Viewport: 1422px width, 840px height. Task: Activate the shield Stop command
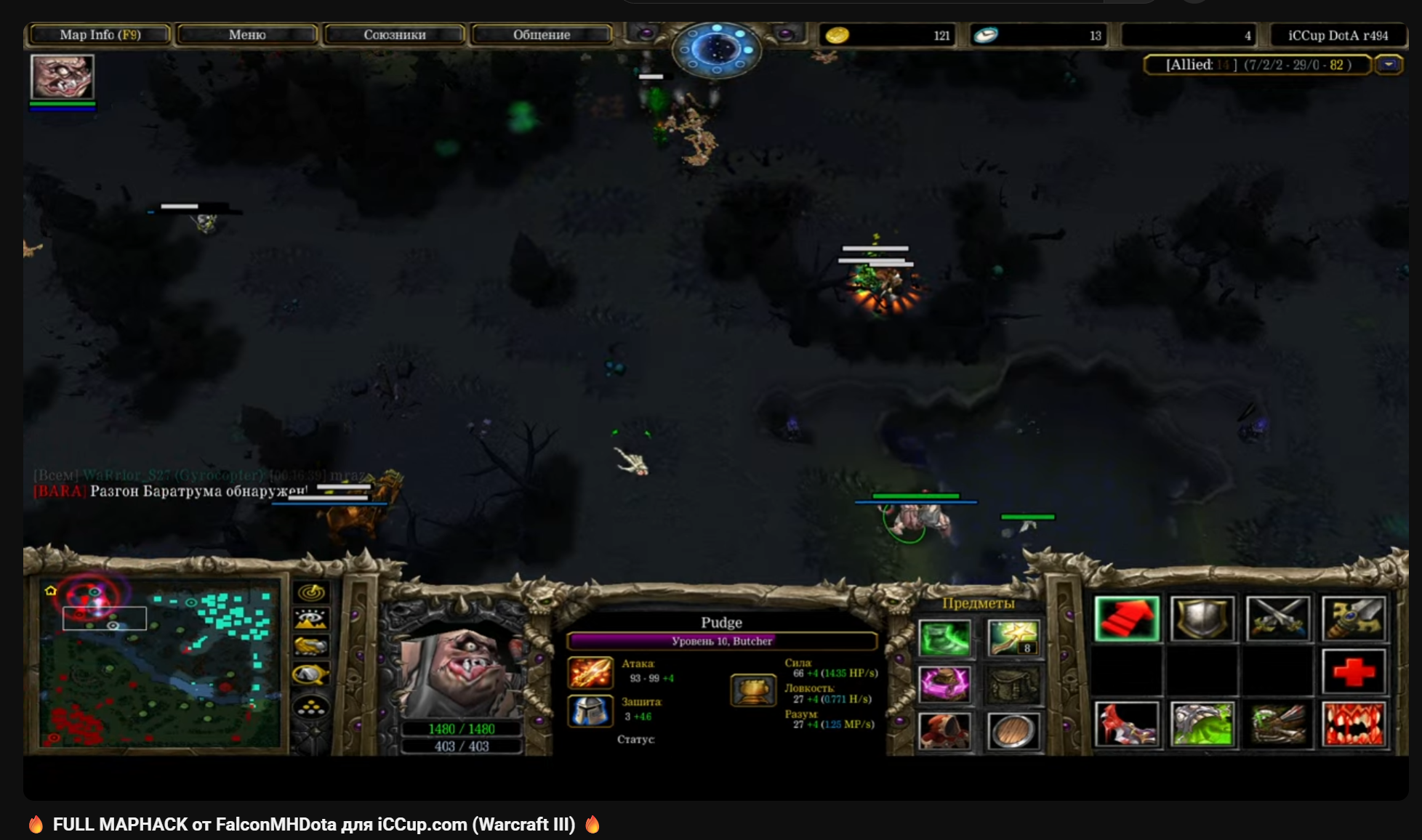1202,619
